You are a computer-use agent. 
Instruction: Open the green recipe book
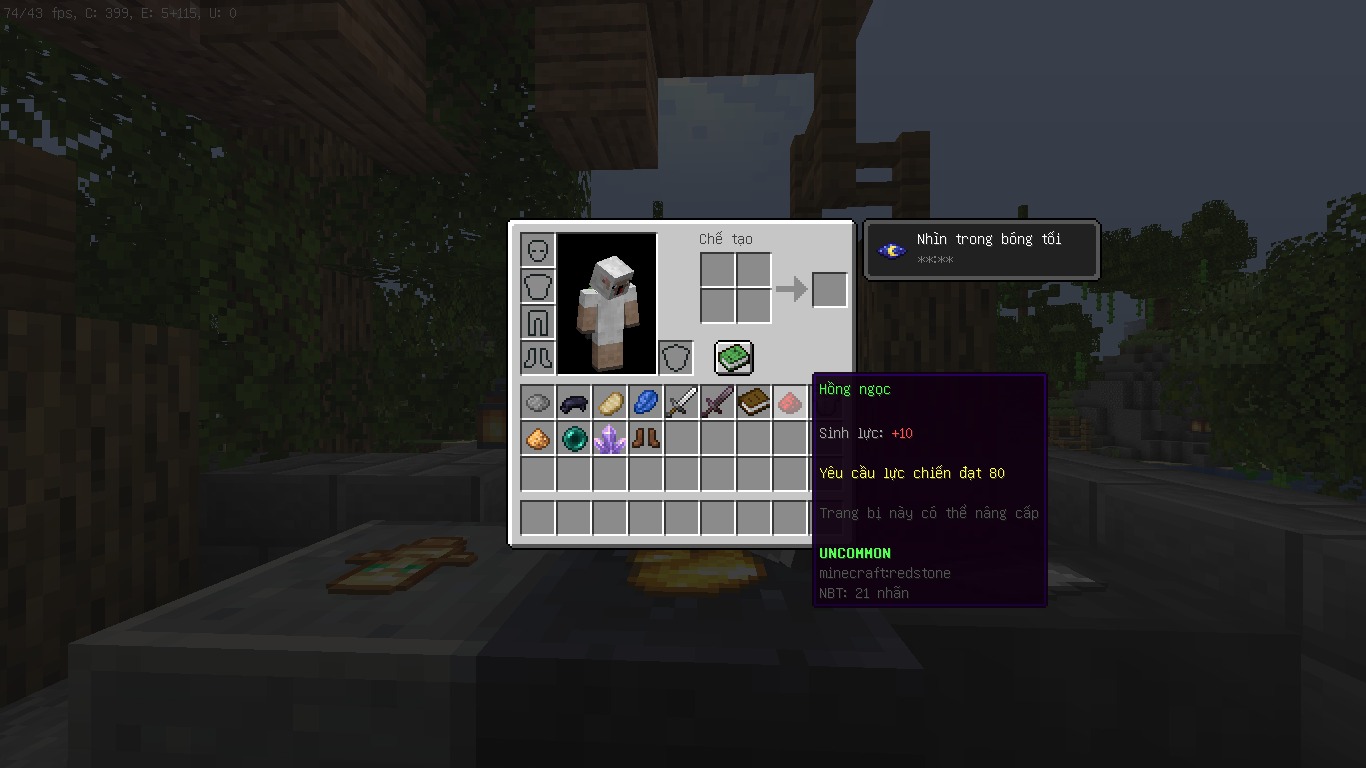tap(734, 358)
